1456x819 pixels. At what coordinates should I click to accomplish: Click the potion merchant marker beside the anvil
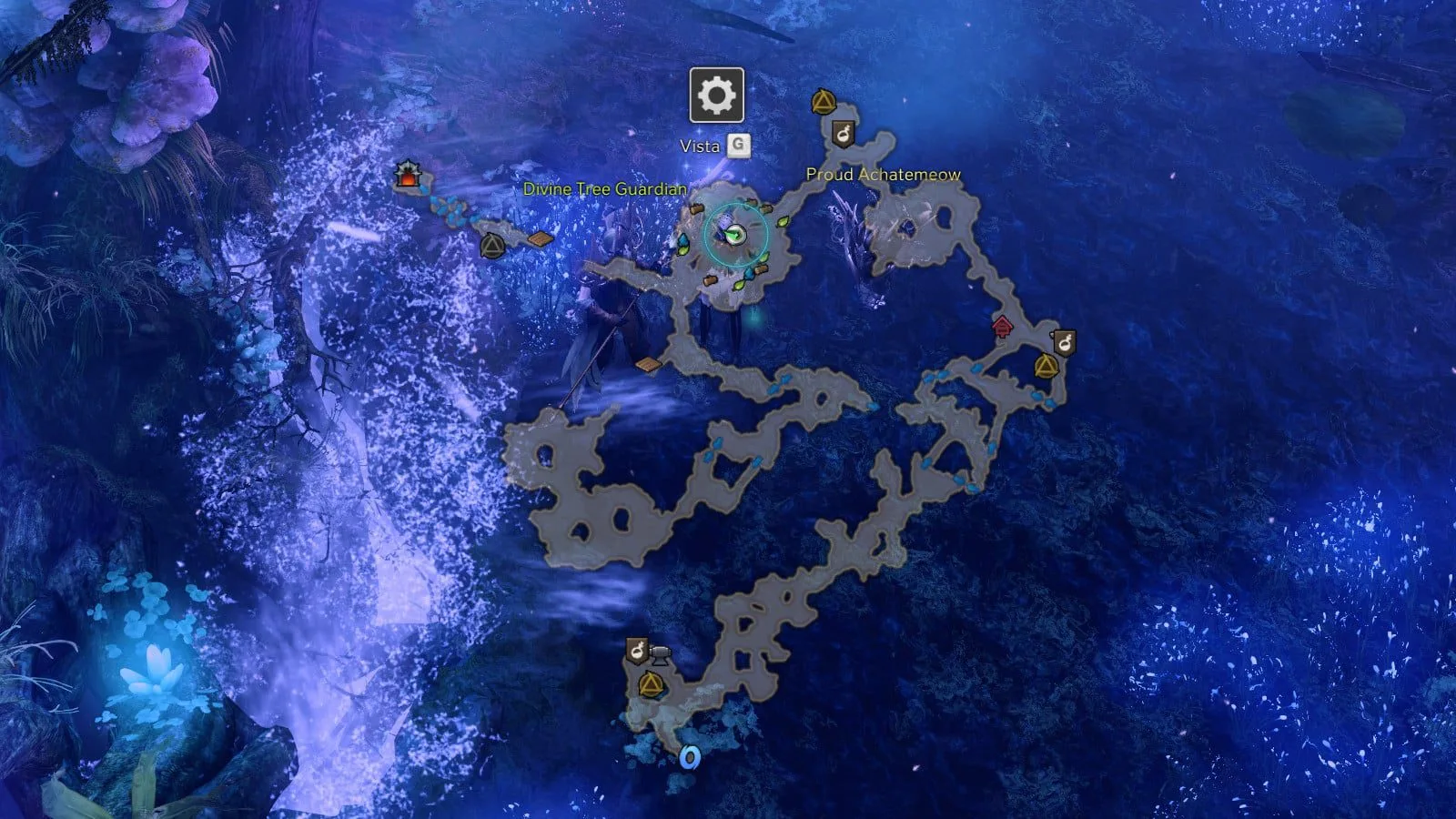636,652
